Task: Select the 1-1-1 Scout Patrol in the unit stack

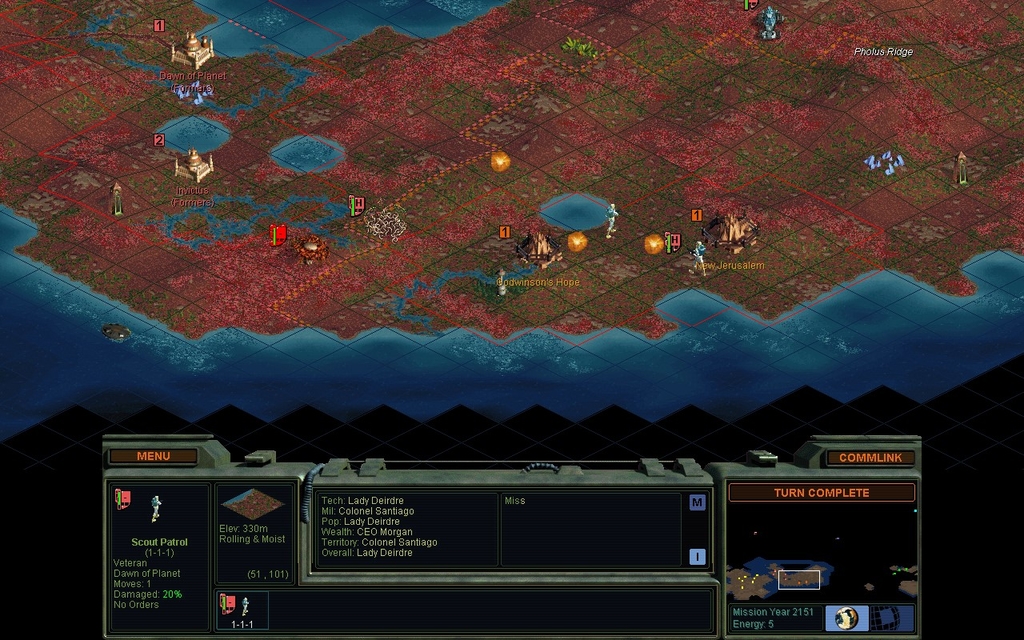Action: click(x=242, y=610)
